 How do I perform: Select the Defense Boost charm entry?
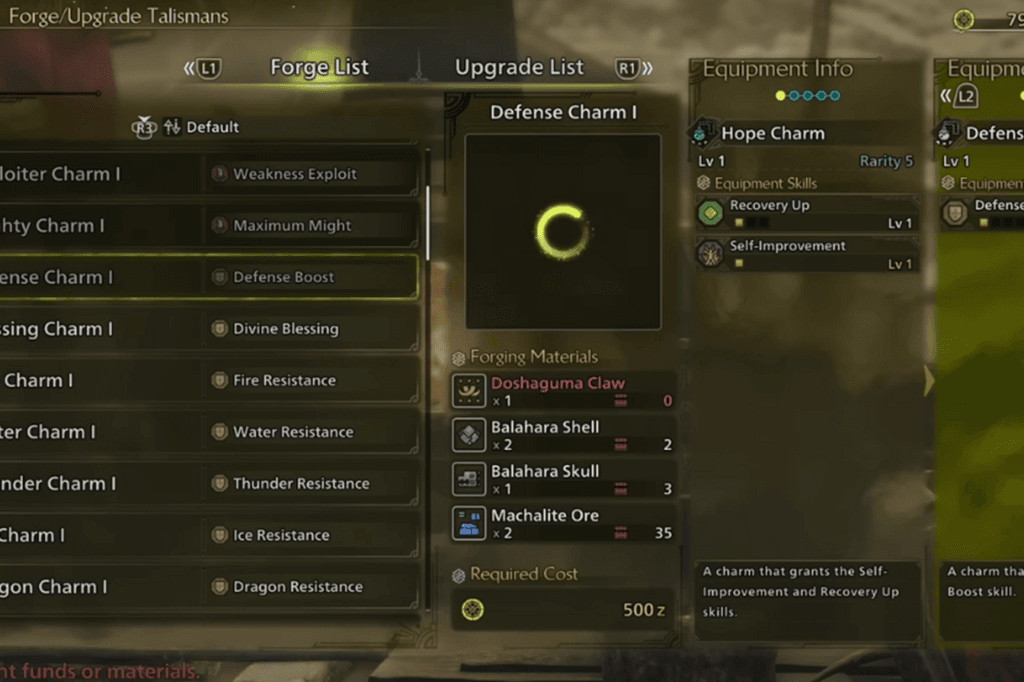pyautogui.click(x=208, y=277)
